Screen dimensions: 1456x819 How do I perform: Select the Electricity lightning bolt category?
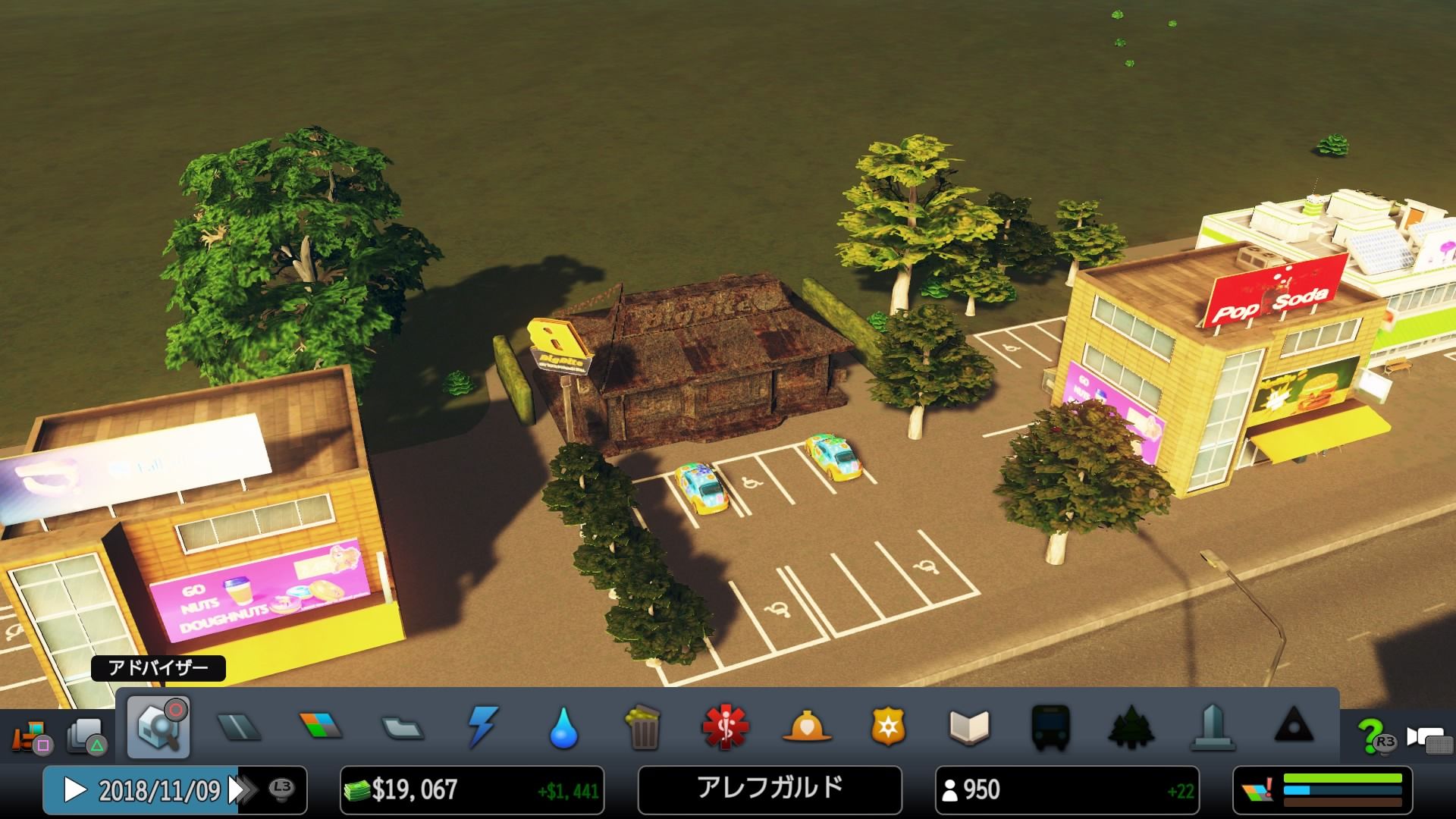pyautogui.click(x=483, y=727)
